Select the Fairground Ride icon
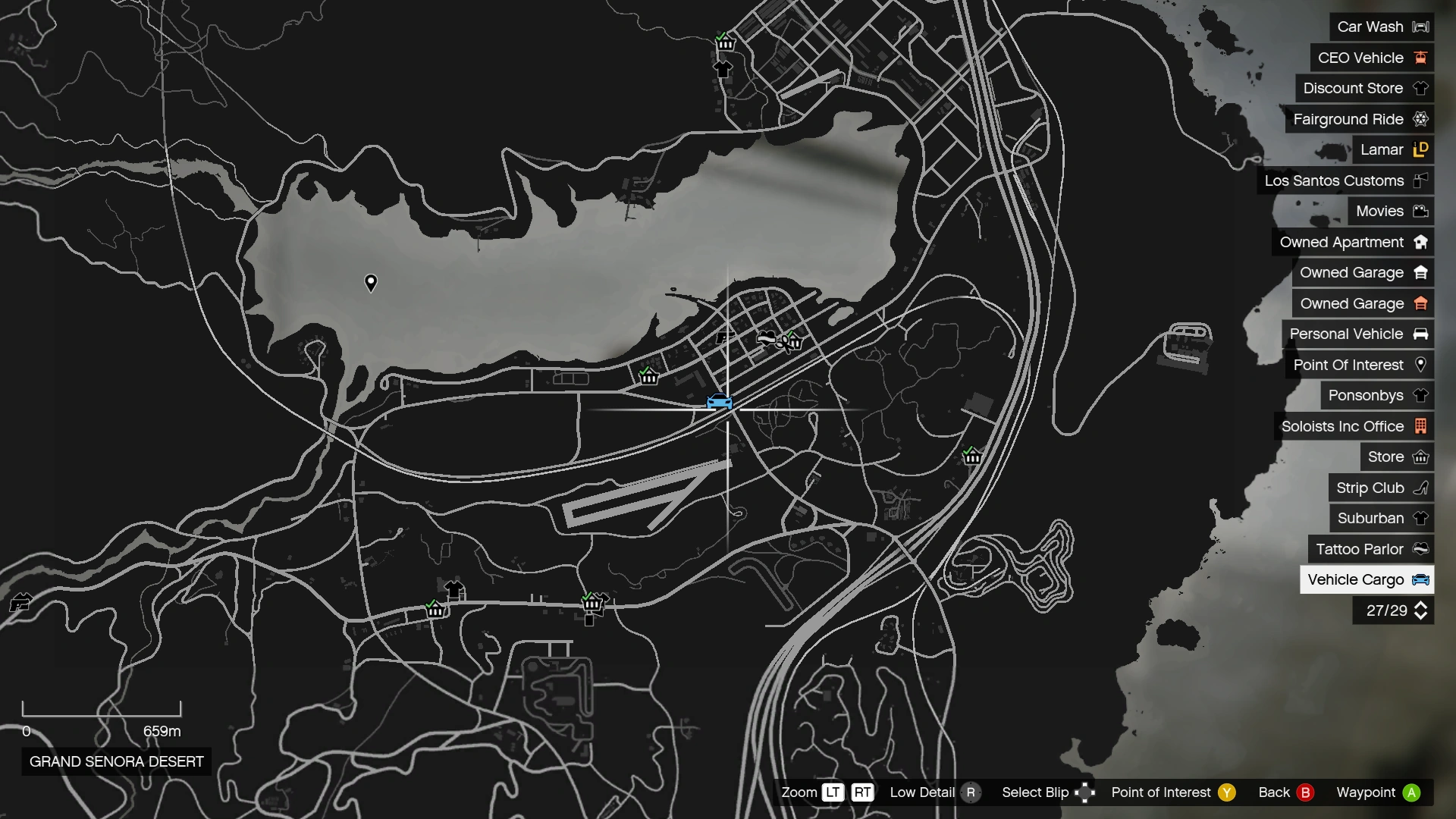 [1421, 119]
